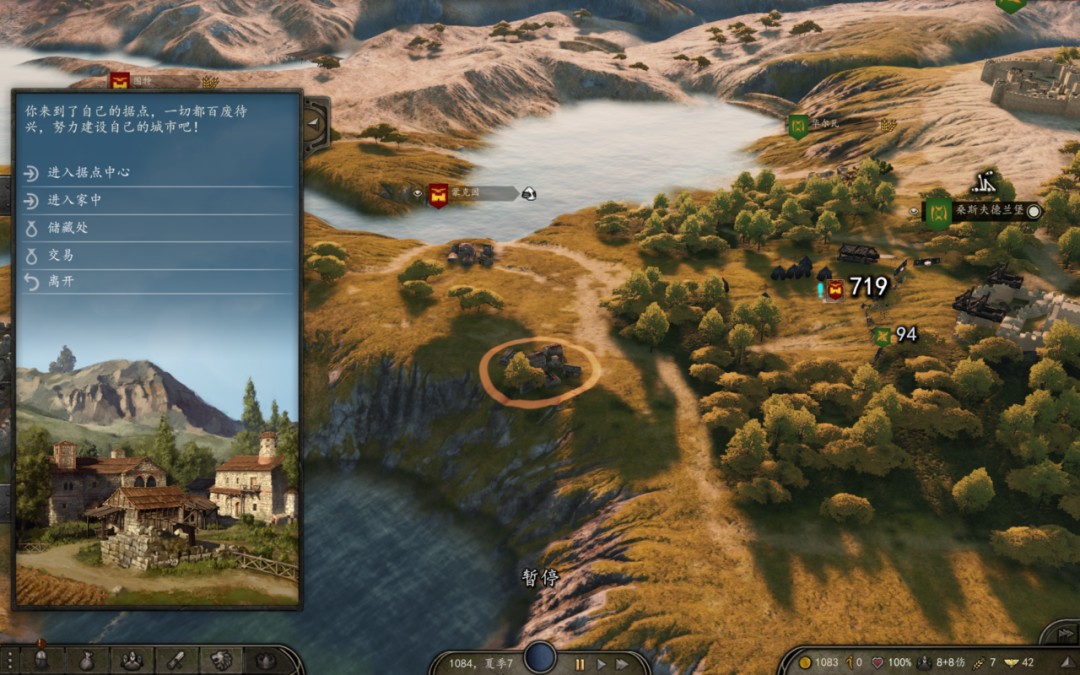This screenshot has width=1080, height=675.
Task: Open the clan lion head icon
Action: tap(221, 660)
